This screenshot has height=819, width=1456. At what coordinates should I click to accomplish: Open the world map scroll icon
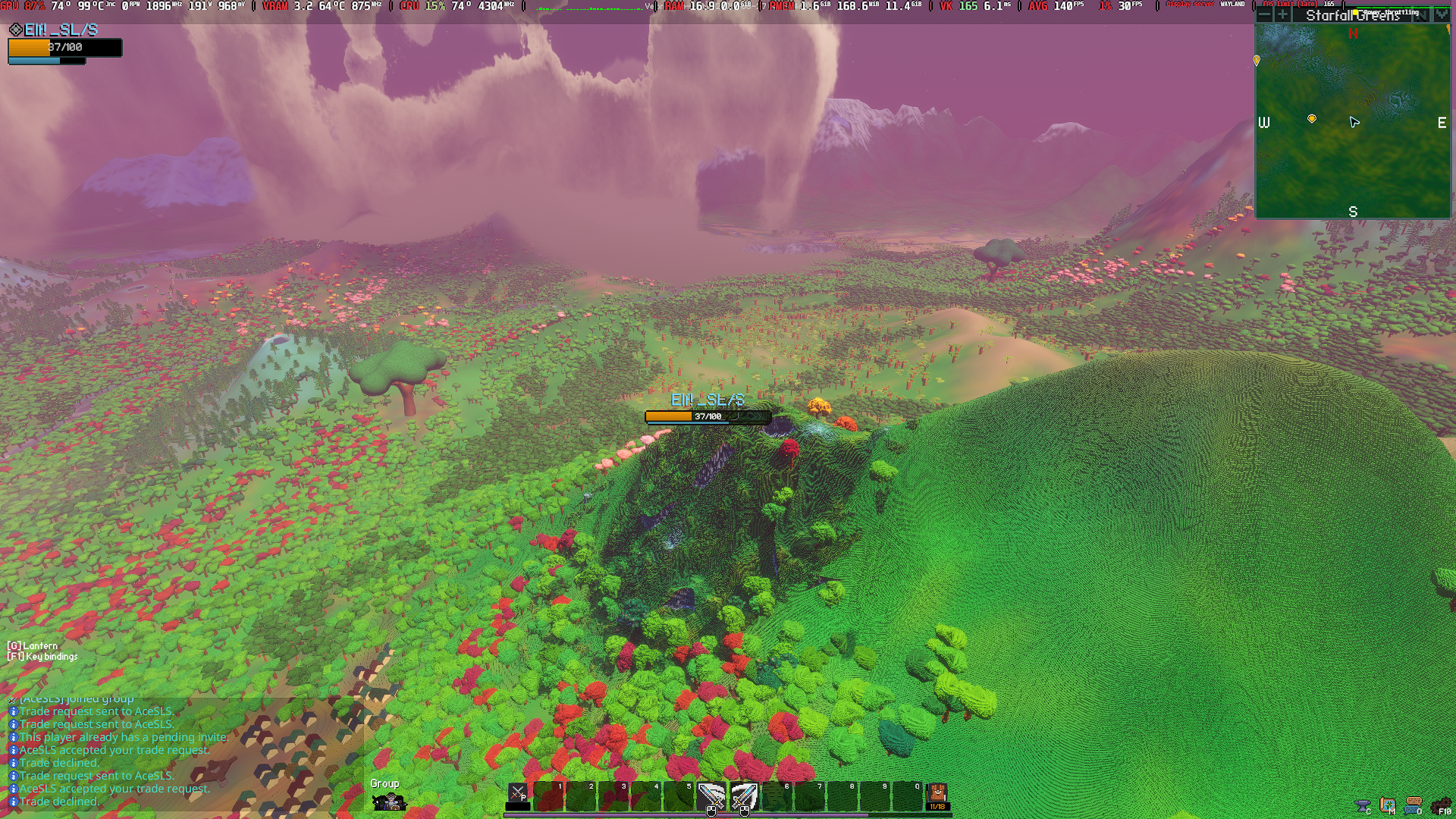(1388, 805)
